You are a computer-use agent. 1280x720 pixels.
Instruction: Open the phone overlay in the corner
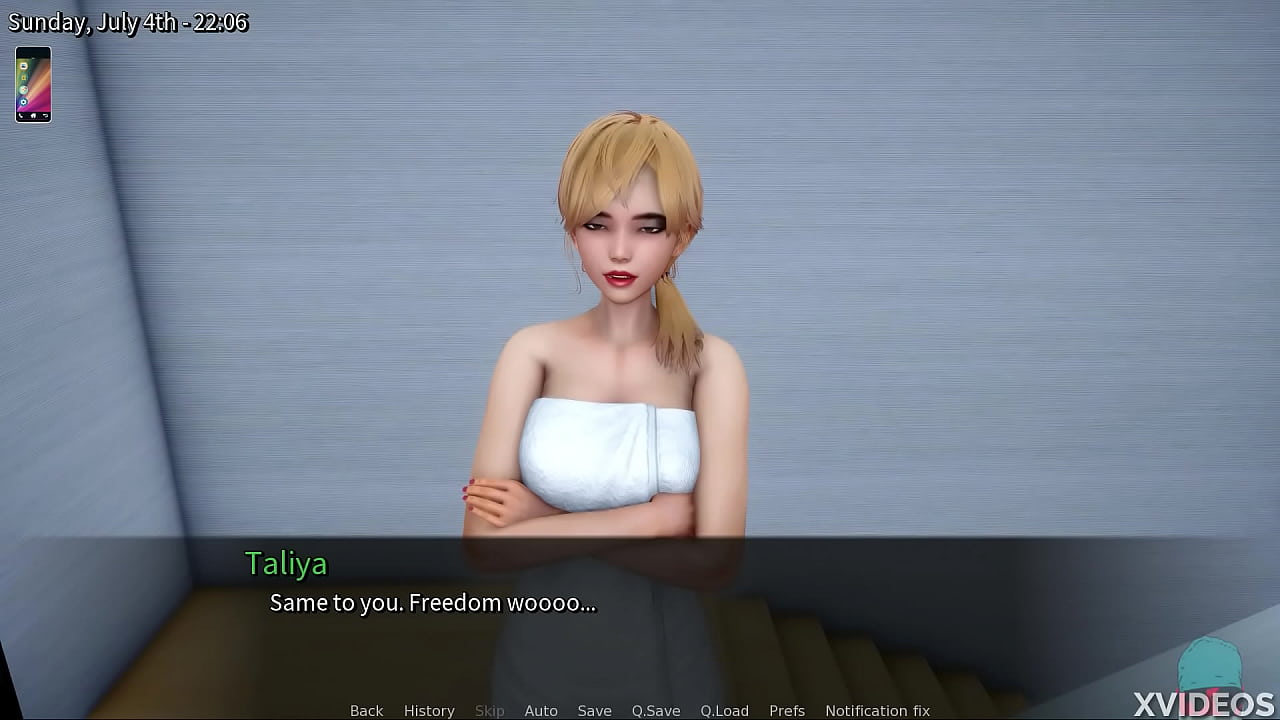coord(33,85)
